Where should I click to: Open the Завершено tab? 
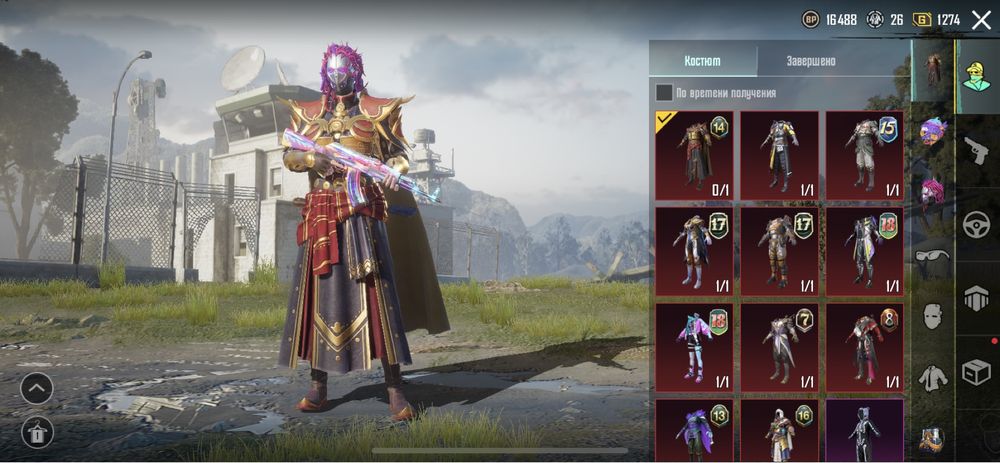[x=811, y=60]
